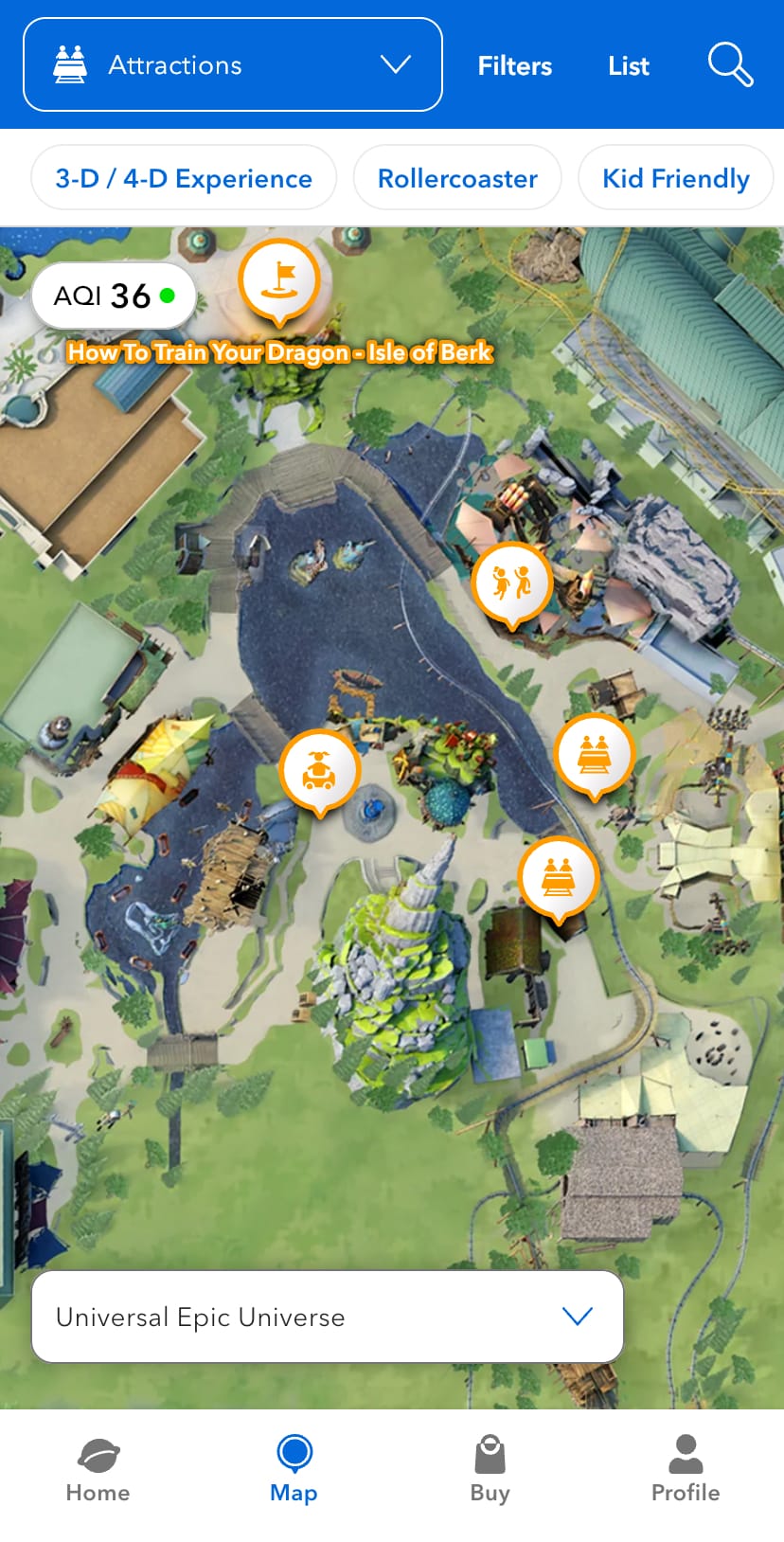
Task: Tap the magnifying glass search icon
Action: point(730,64)
